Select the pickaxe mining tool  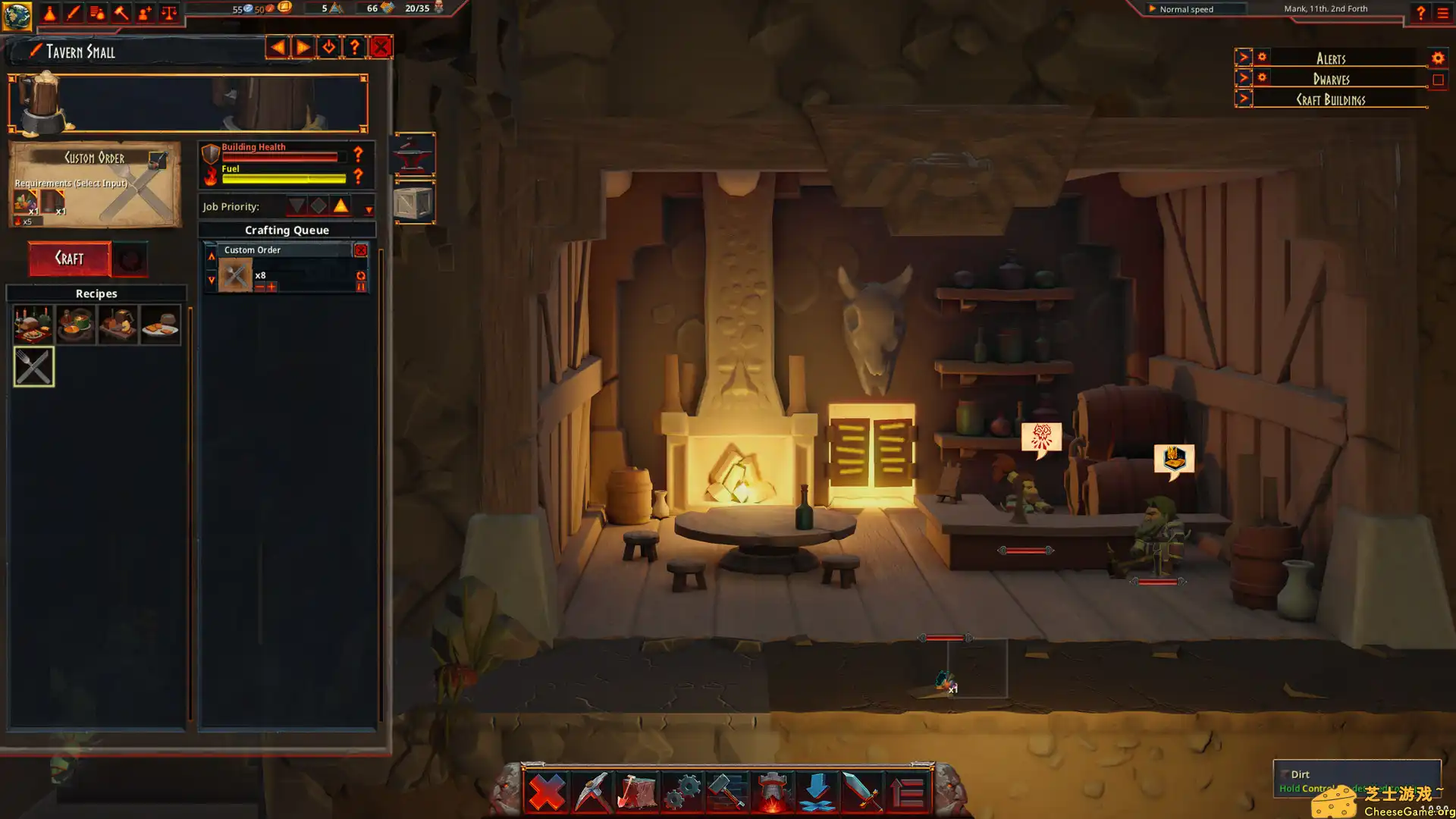[591, 792]
